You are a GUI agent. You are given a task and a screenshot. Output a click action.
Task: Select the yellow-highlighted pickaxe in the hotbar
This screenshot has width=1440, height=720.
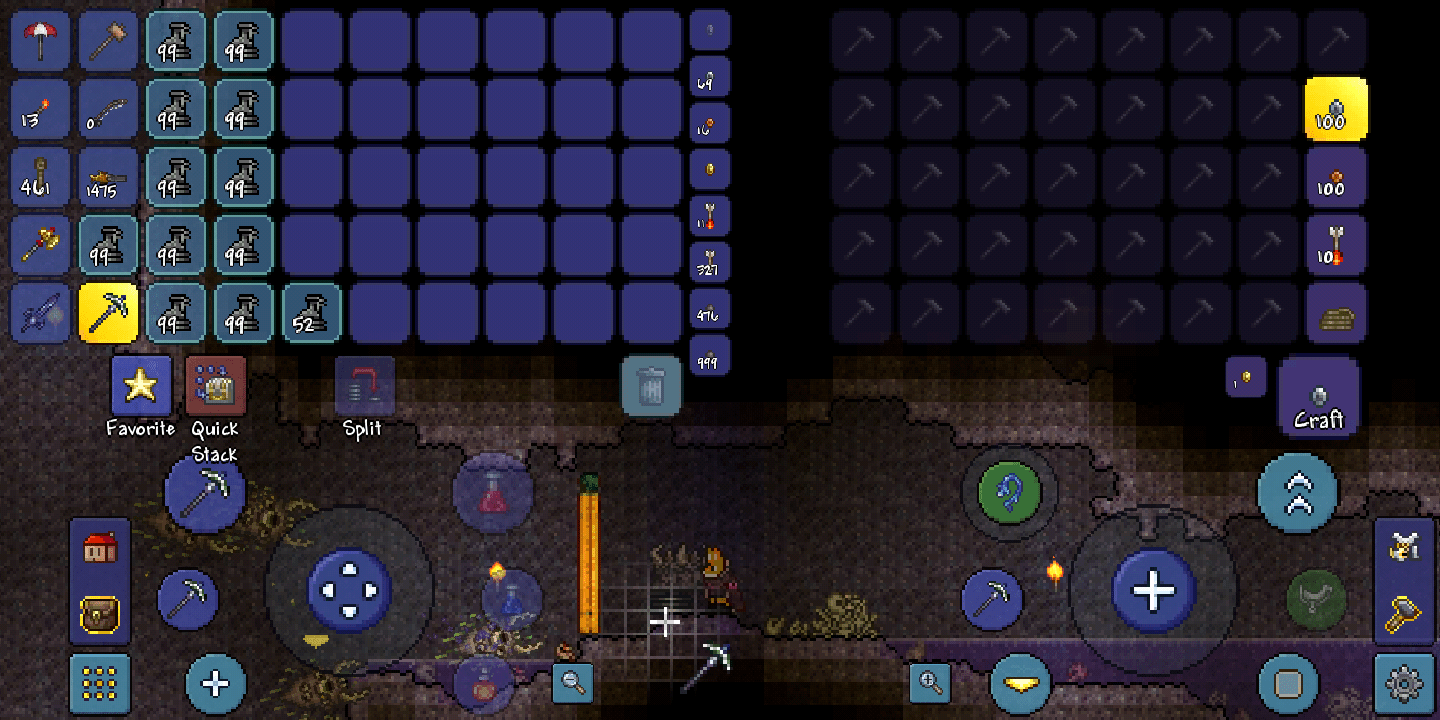coord(108,312)
